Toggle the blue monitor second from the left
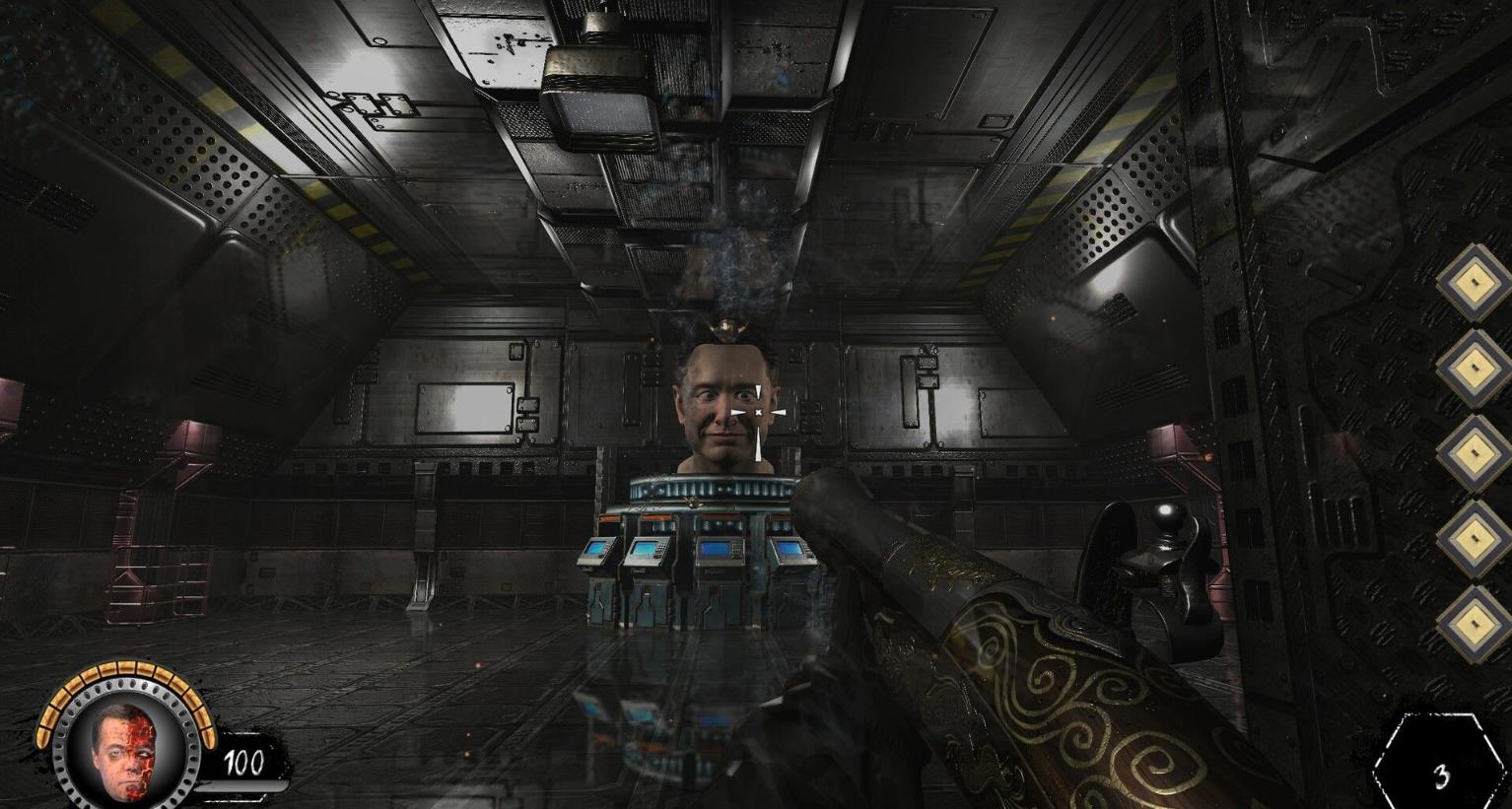The height and width of the screenshot is (809, 1512). (x=646, y=547)
